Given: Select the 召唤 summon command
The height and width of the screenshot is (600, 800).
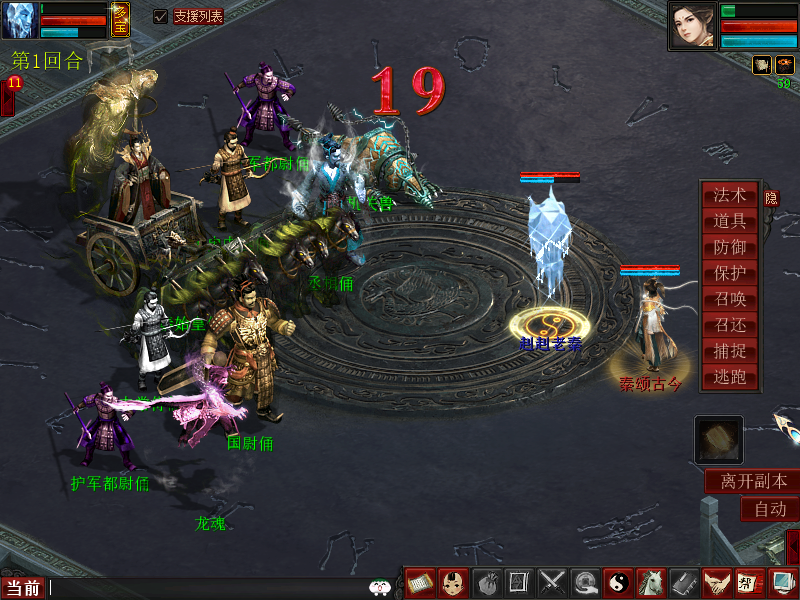Looking at the screenshot, I should tap(730, 300).
